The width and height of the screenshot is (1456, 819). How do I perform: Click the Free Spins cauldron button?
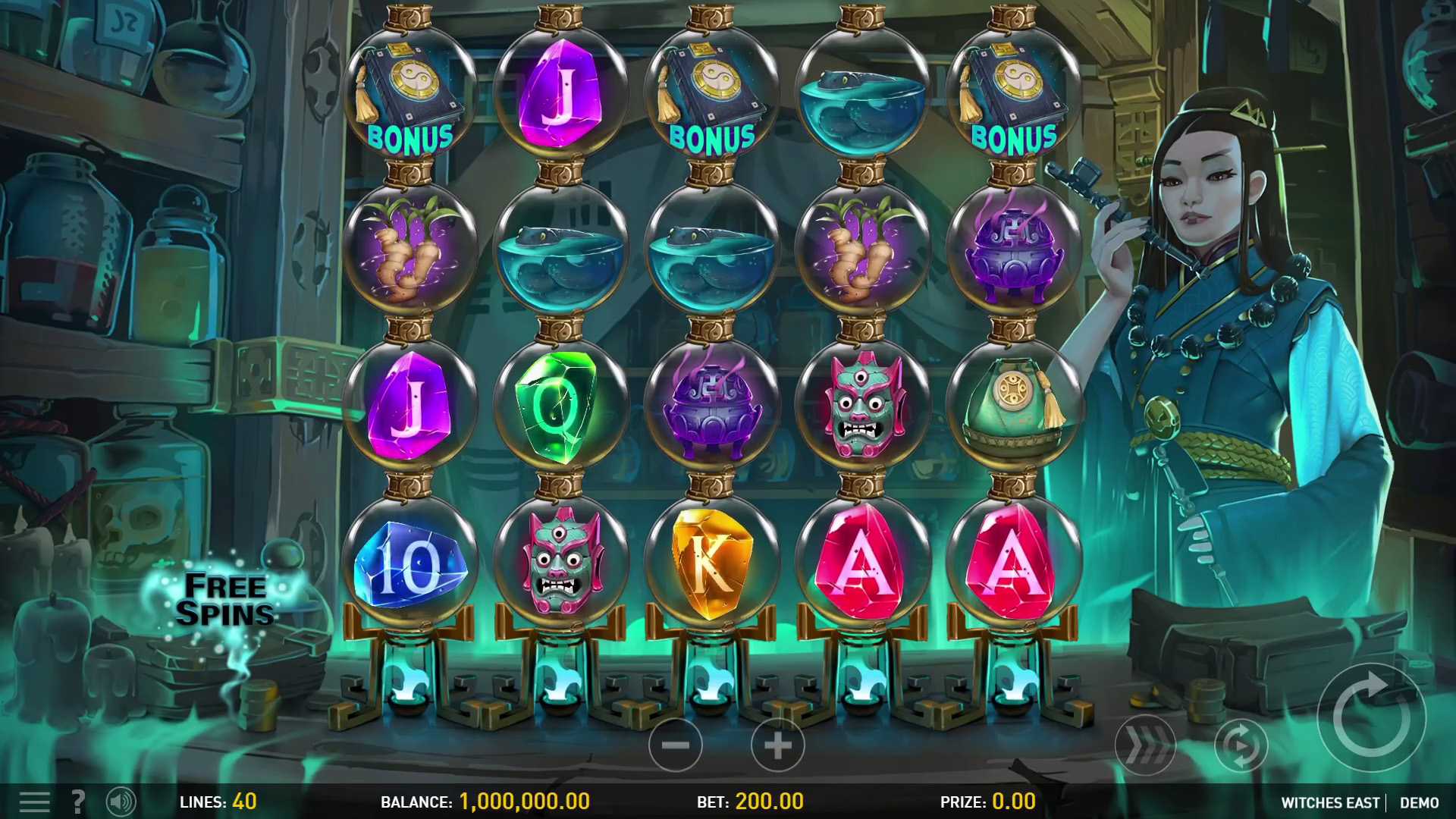[225, 600]
